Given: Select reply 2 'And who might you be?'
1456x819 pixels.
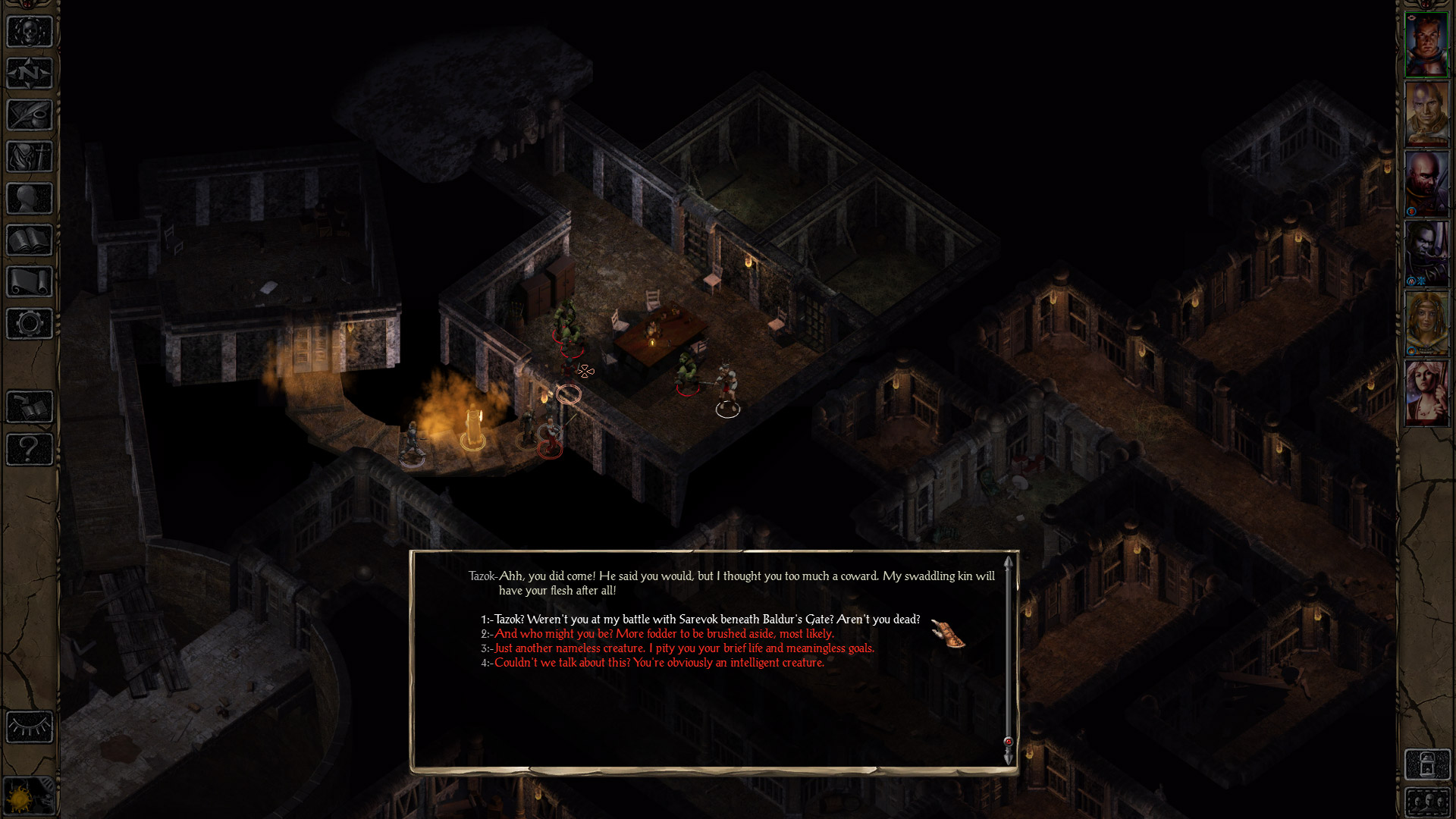Looking at the screenshot, I should coord(664,634).
